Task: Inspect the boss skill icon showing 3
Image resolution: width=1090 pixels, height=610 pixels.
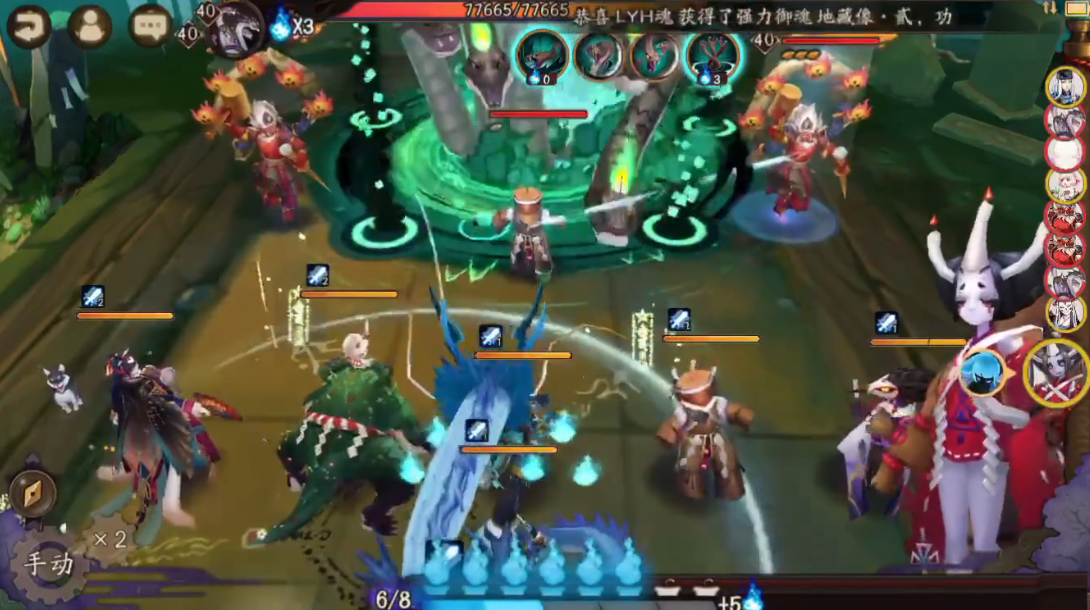Action: coord(712,55)
